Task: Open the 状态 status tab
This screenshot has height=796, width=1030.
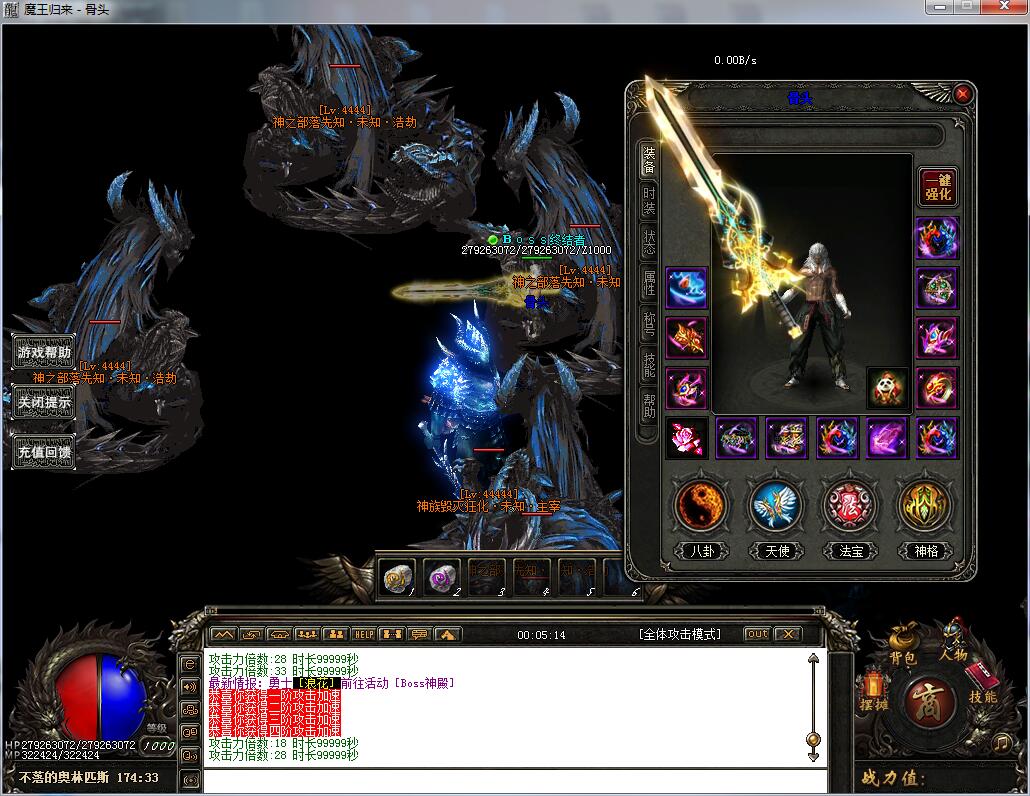Action: coord(649,244)
